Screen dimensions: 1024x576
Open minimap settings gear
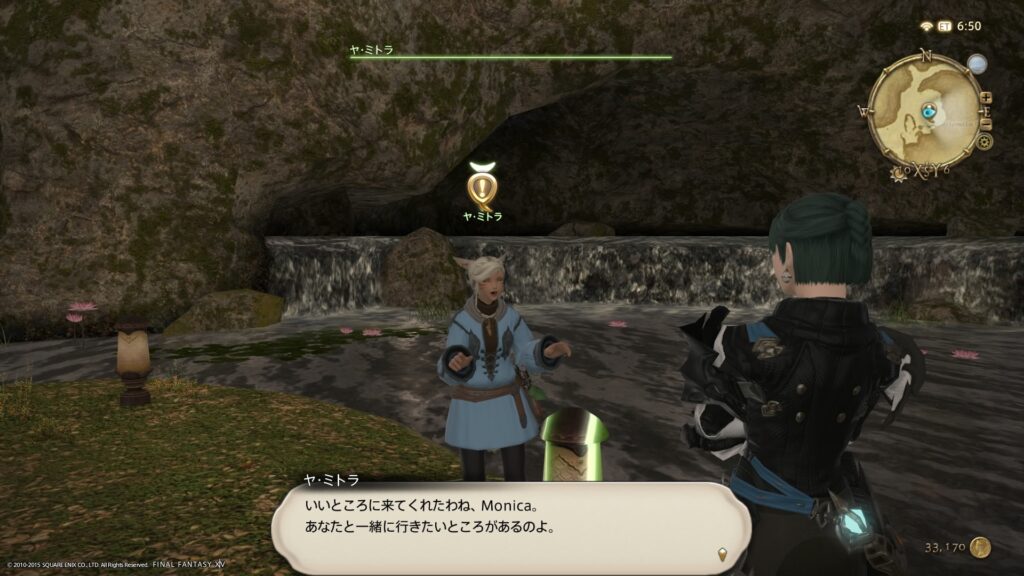(x=985, y=142)
